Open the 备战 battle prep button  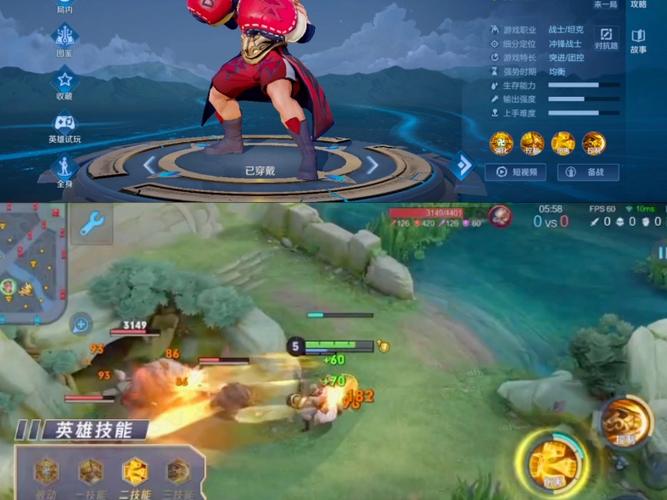point(588,172)
